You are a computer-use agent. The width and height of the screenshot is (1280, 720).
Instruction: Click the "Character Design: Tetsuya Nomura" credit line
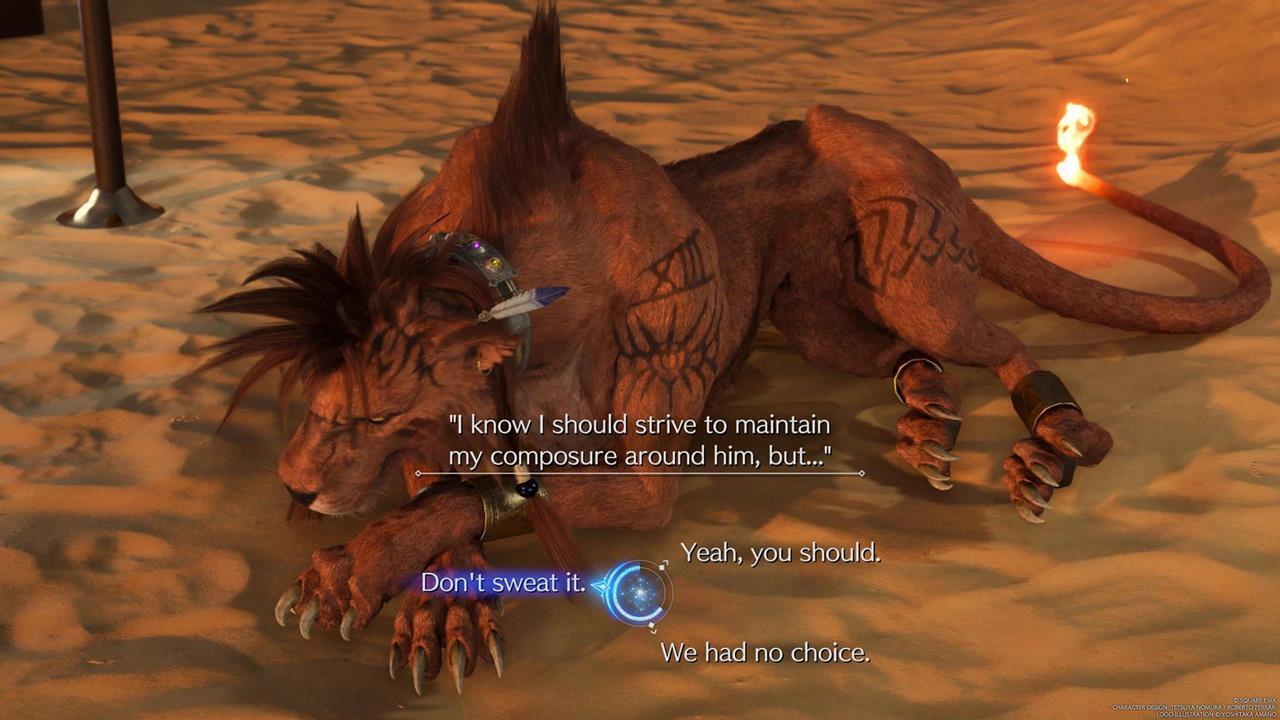point(1192,707)
